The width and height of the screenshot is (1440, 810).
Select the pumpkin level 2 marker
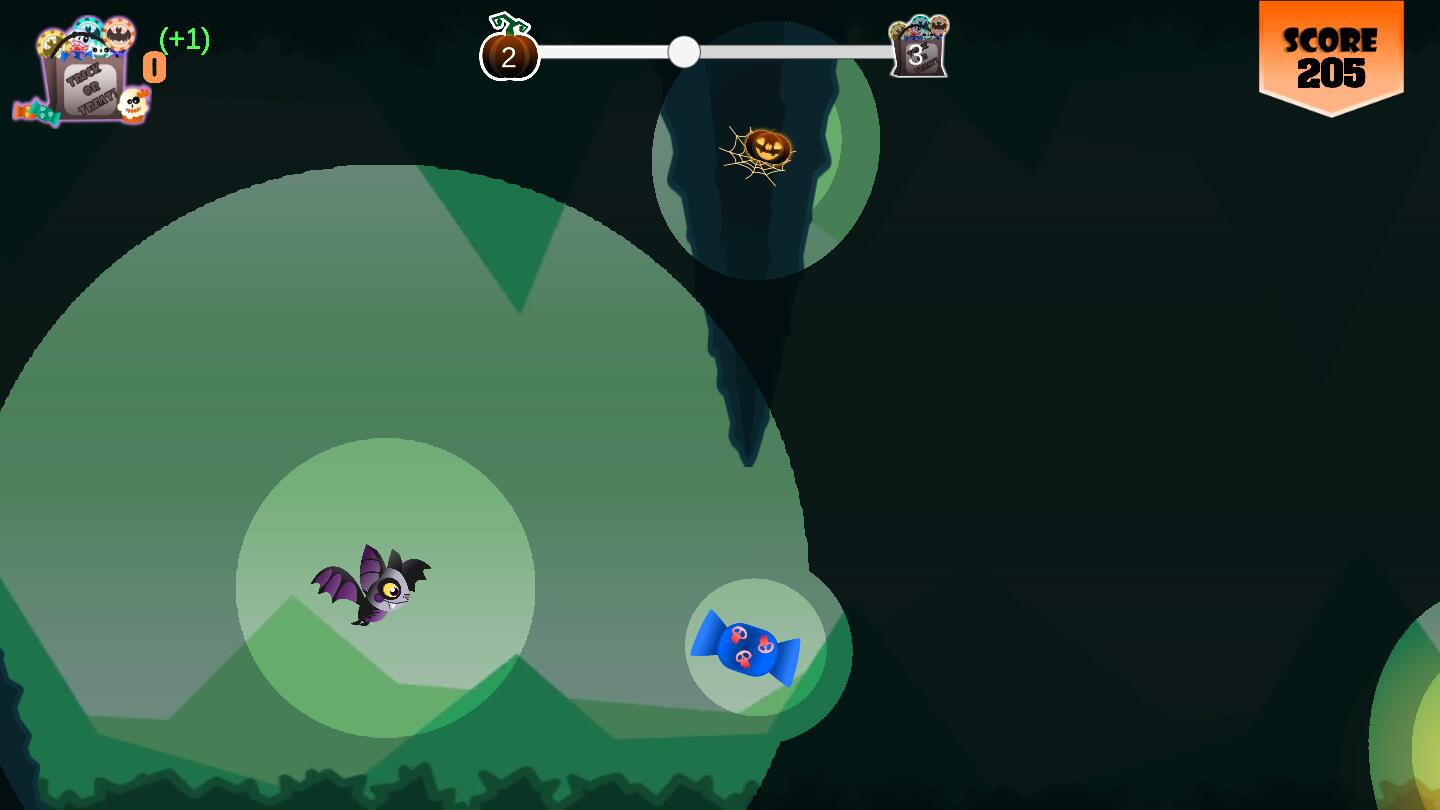[x=509, y=54]
